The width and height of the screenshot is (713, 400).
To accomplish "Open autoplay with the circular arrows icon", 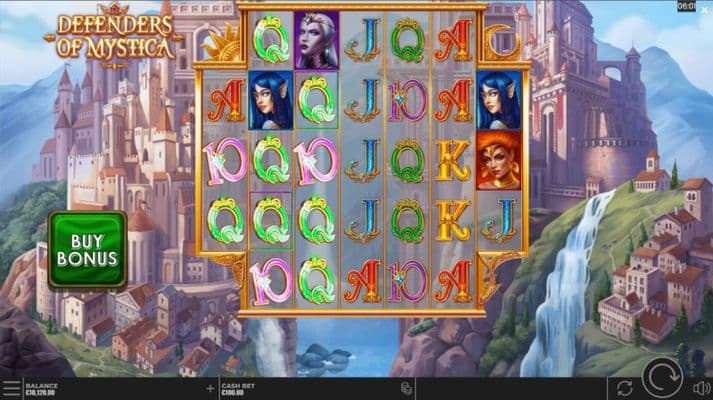I will (x=625, y=387).
